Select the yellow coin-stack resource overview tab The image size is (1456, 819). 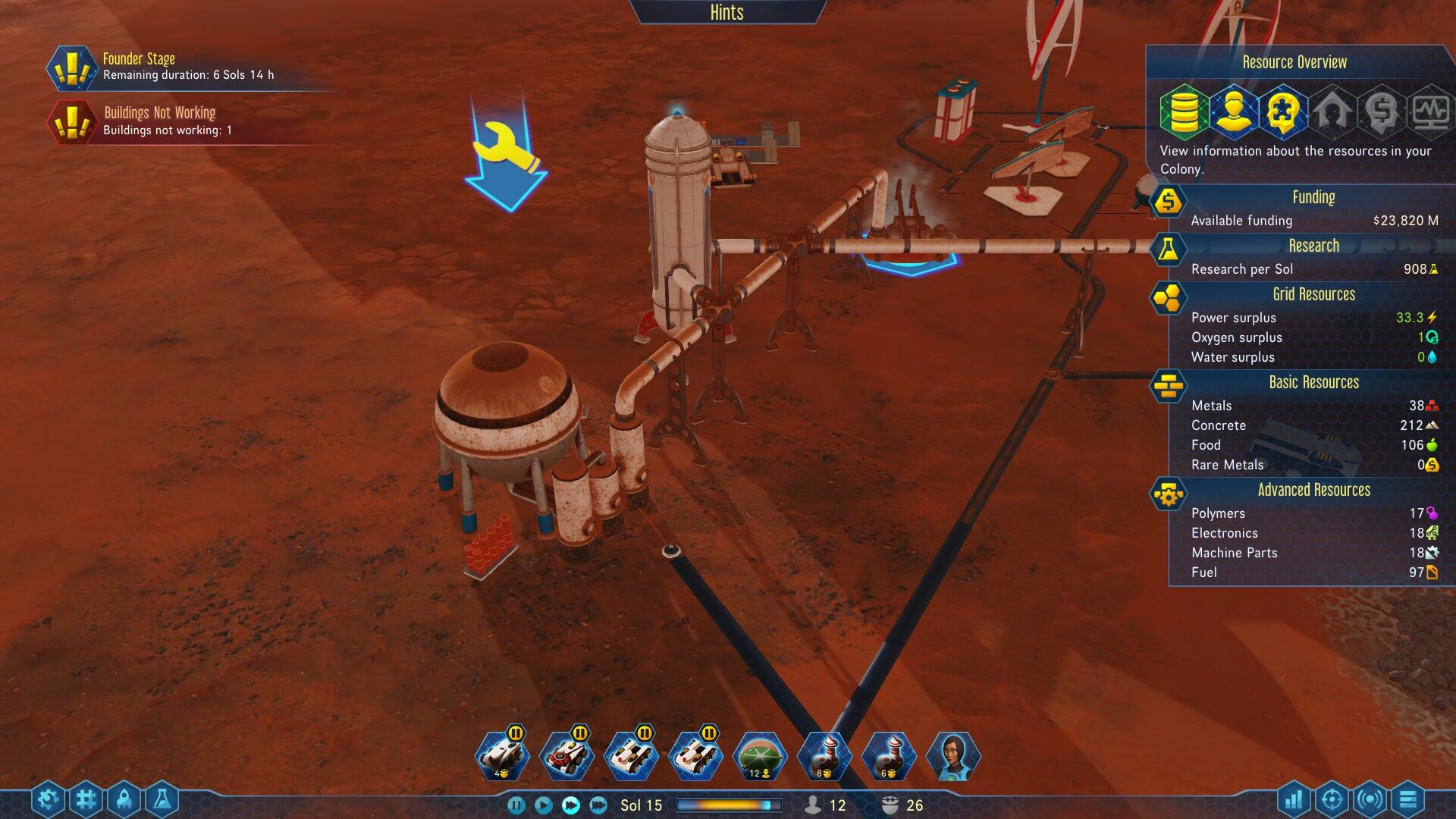click(x=1184, y=111)
